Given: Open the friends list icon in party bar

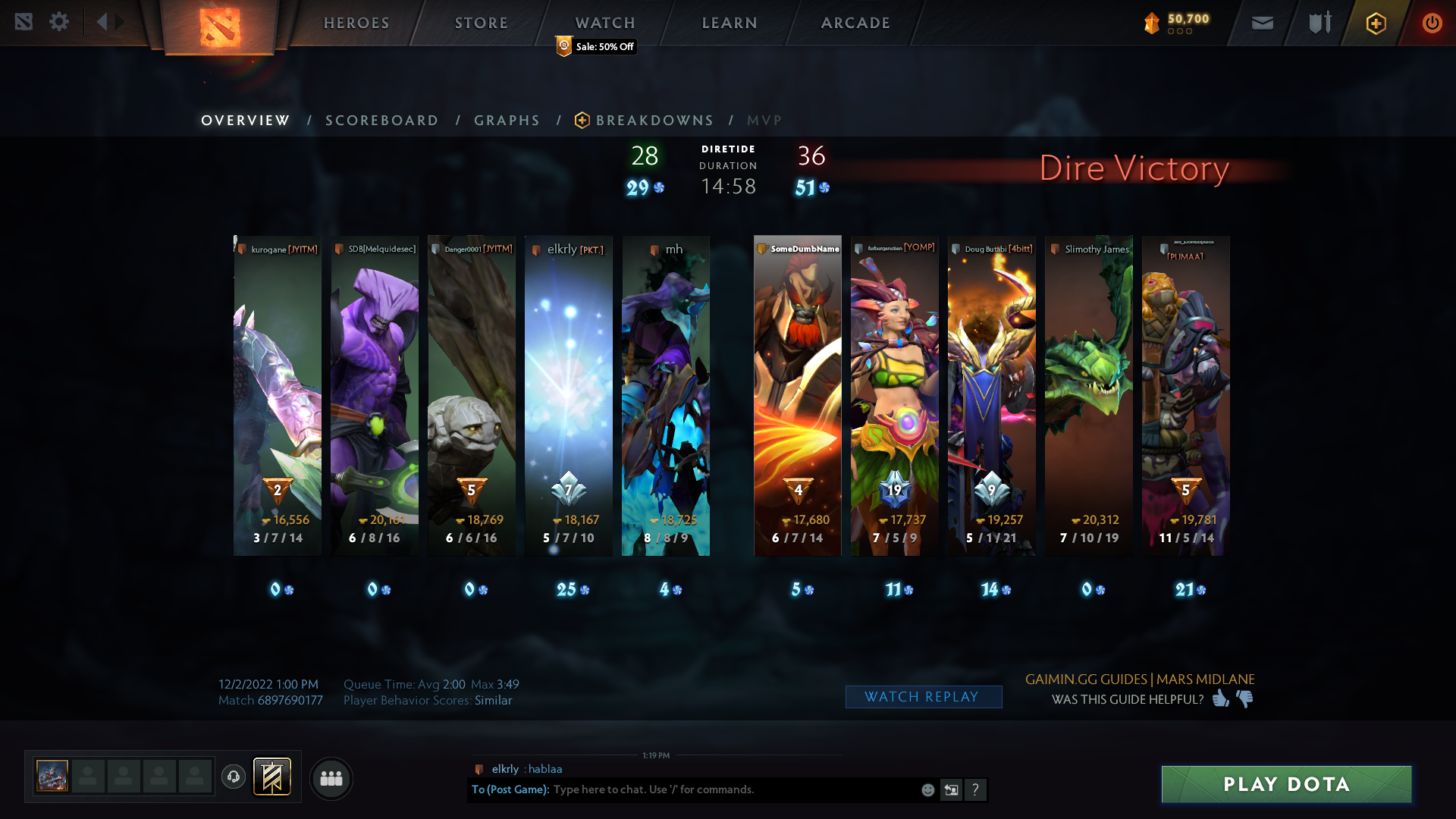Looking at the screenshot, I should pyautogui.click(x=331, y=778).
